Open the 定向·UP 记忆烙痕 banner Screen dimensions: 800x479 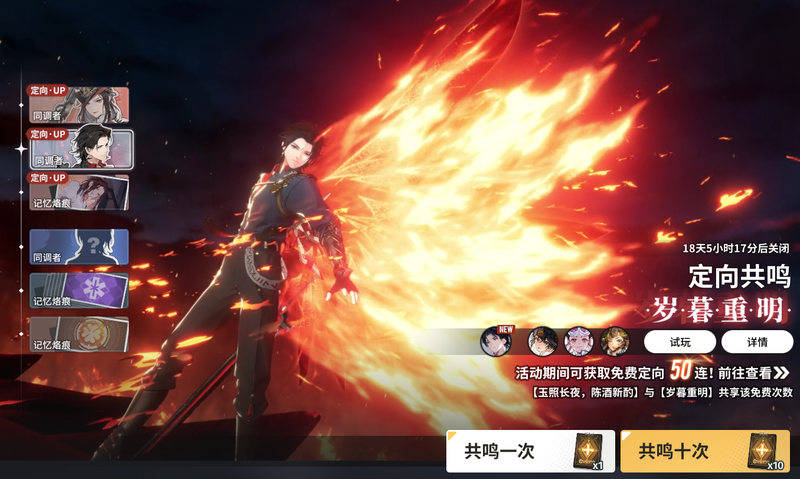(x=79, y=191)
